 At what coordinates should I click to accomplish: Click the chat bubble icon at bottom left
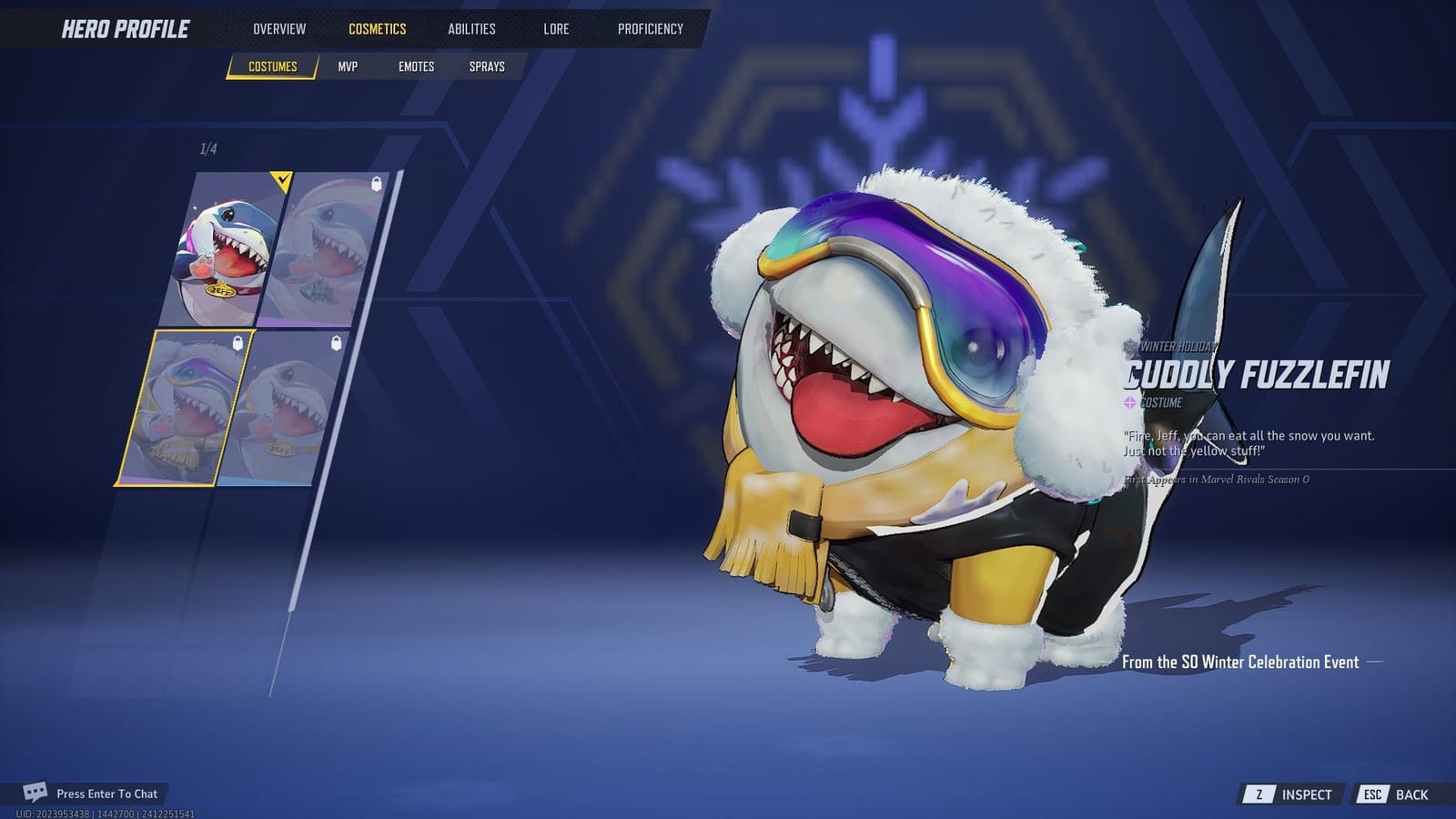36,793
